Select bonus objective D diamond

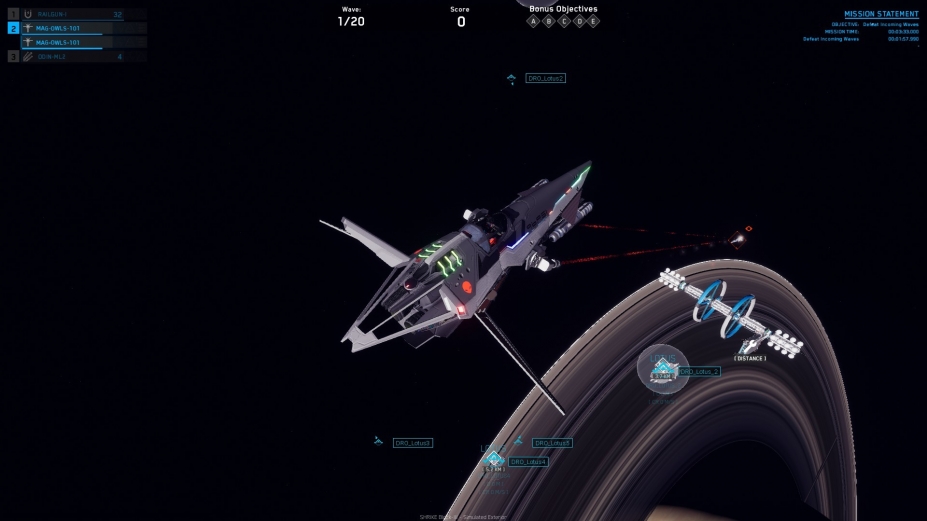(578, 21)
